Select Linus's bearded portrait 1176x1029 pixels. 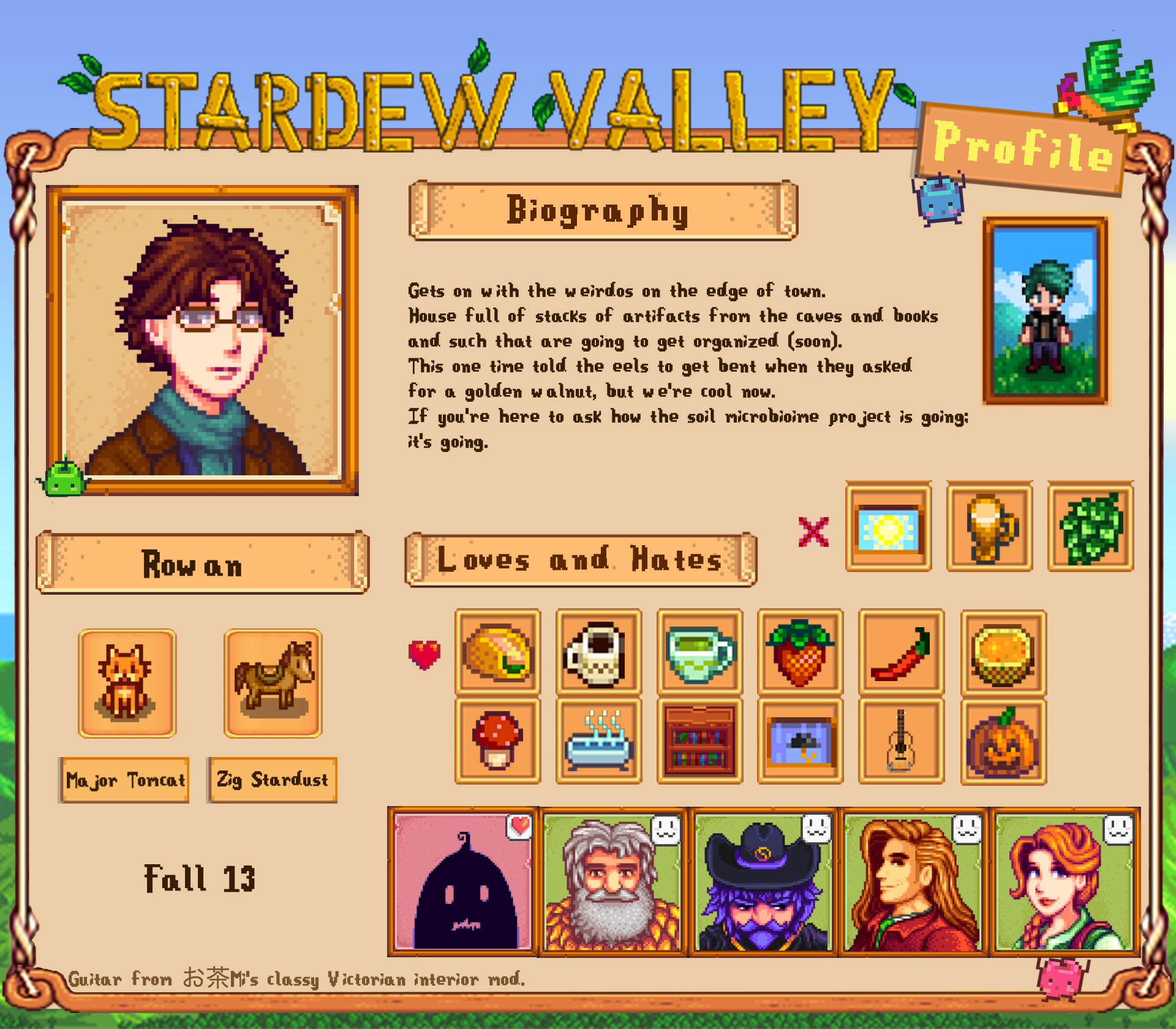[x=612, y=882]
